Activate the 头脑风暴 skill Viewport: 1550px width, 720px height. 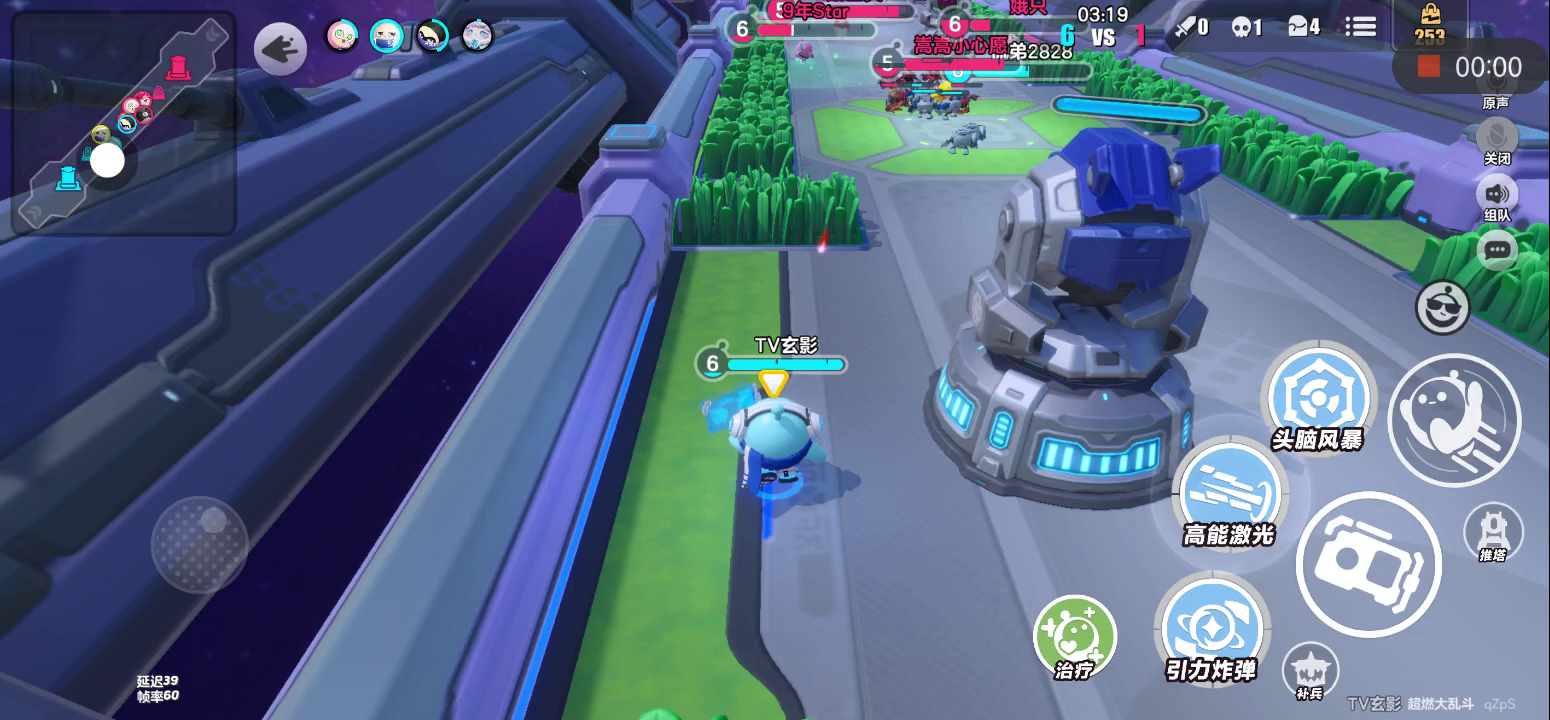click(x=1315, y=399)
